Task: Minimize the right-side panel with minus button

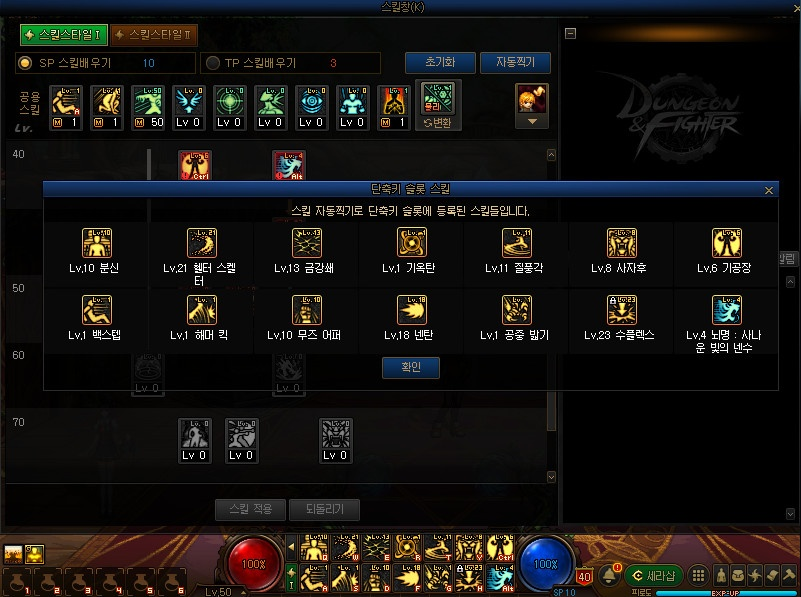Action: click(570, 33)
